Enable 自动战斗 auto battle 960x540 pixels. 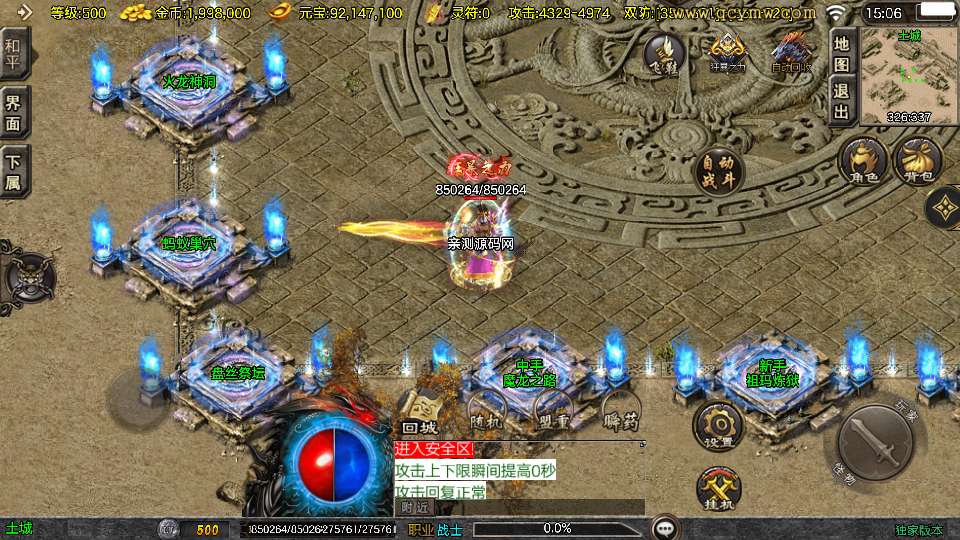pos(717,172)
